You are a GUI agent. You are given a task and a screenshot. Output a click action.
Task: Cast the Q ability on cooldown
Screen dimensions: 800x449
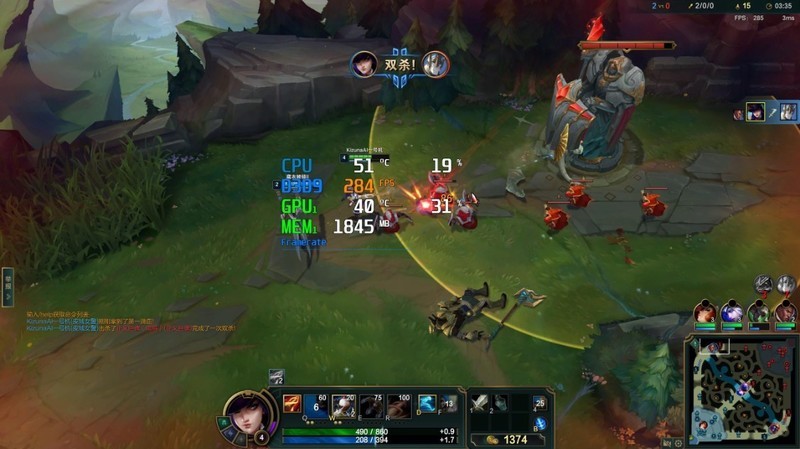(316, 406)
